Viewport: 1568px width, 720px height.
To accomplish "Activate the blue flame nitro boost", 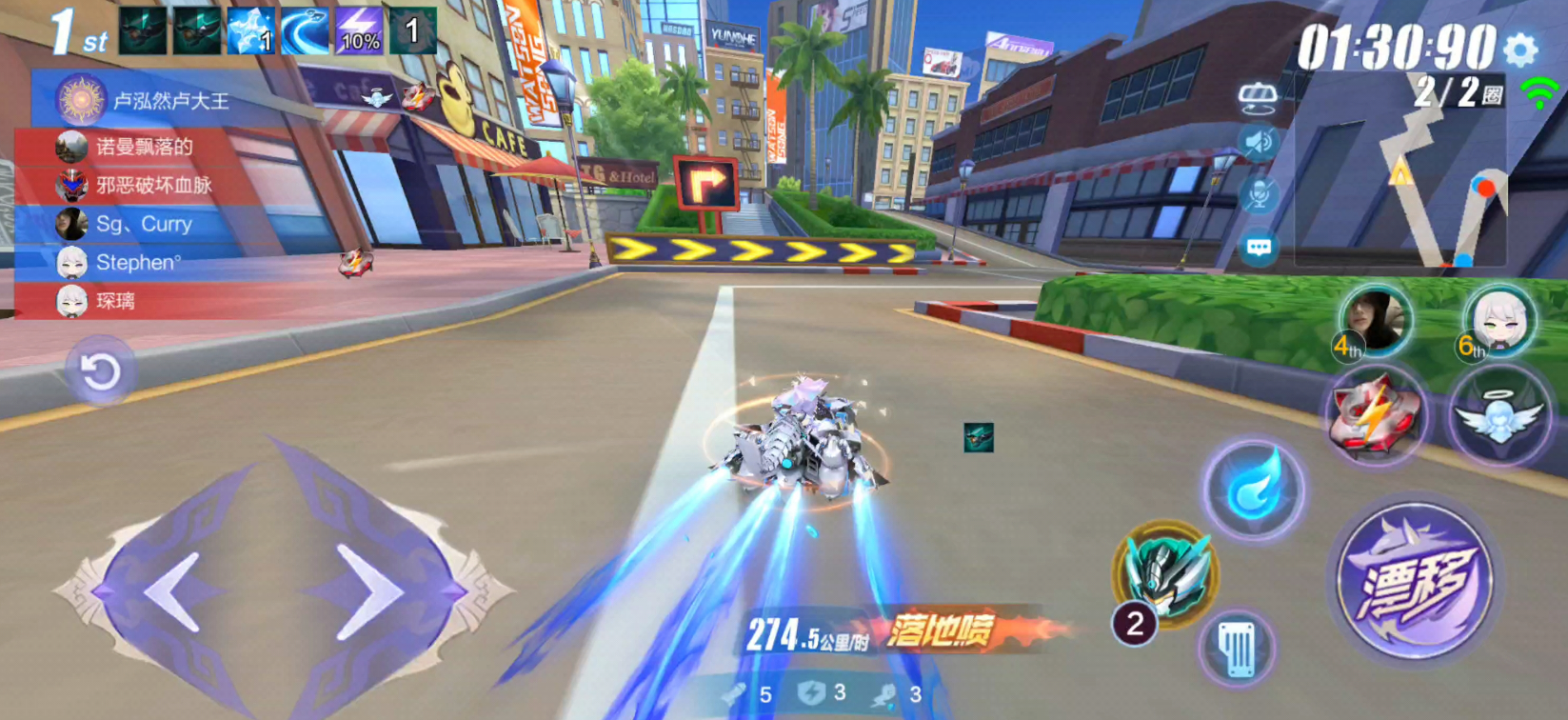I will [x=1254, y=490].
